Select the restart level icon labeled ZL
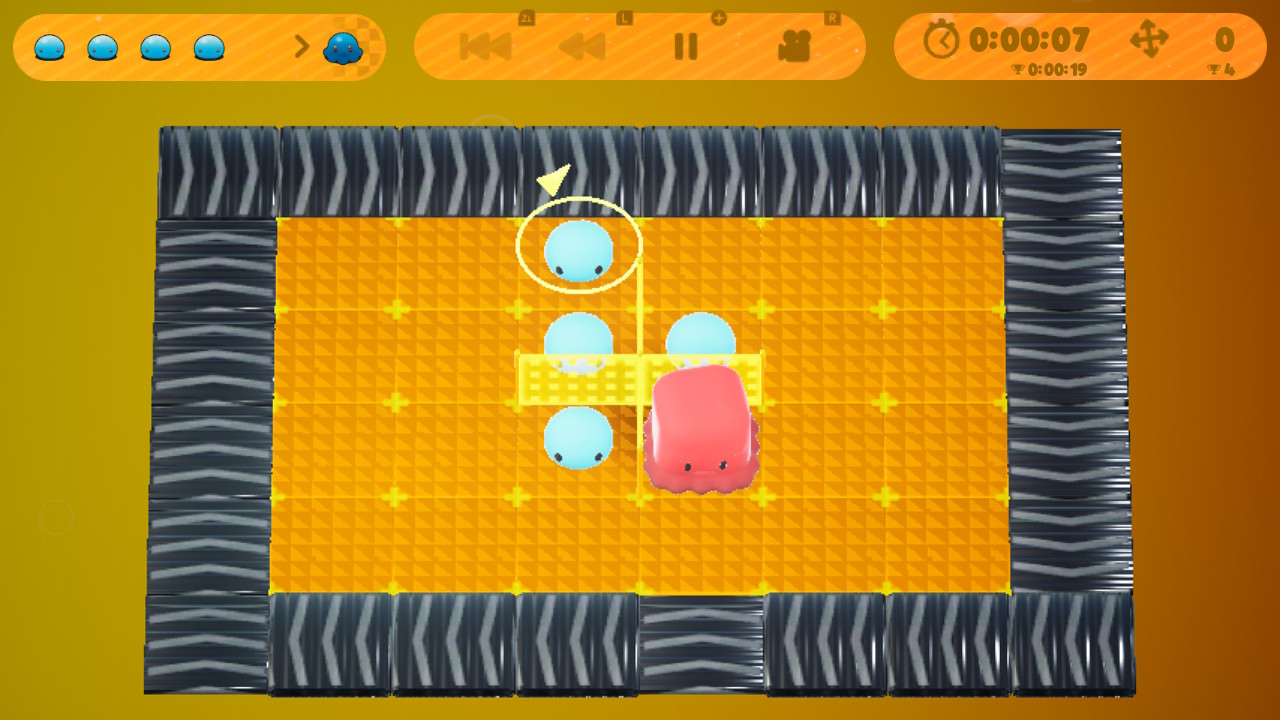The image size is (1280, 720). tap(484, 46)
